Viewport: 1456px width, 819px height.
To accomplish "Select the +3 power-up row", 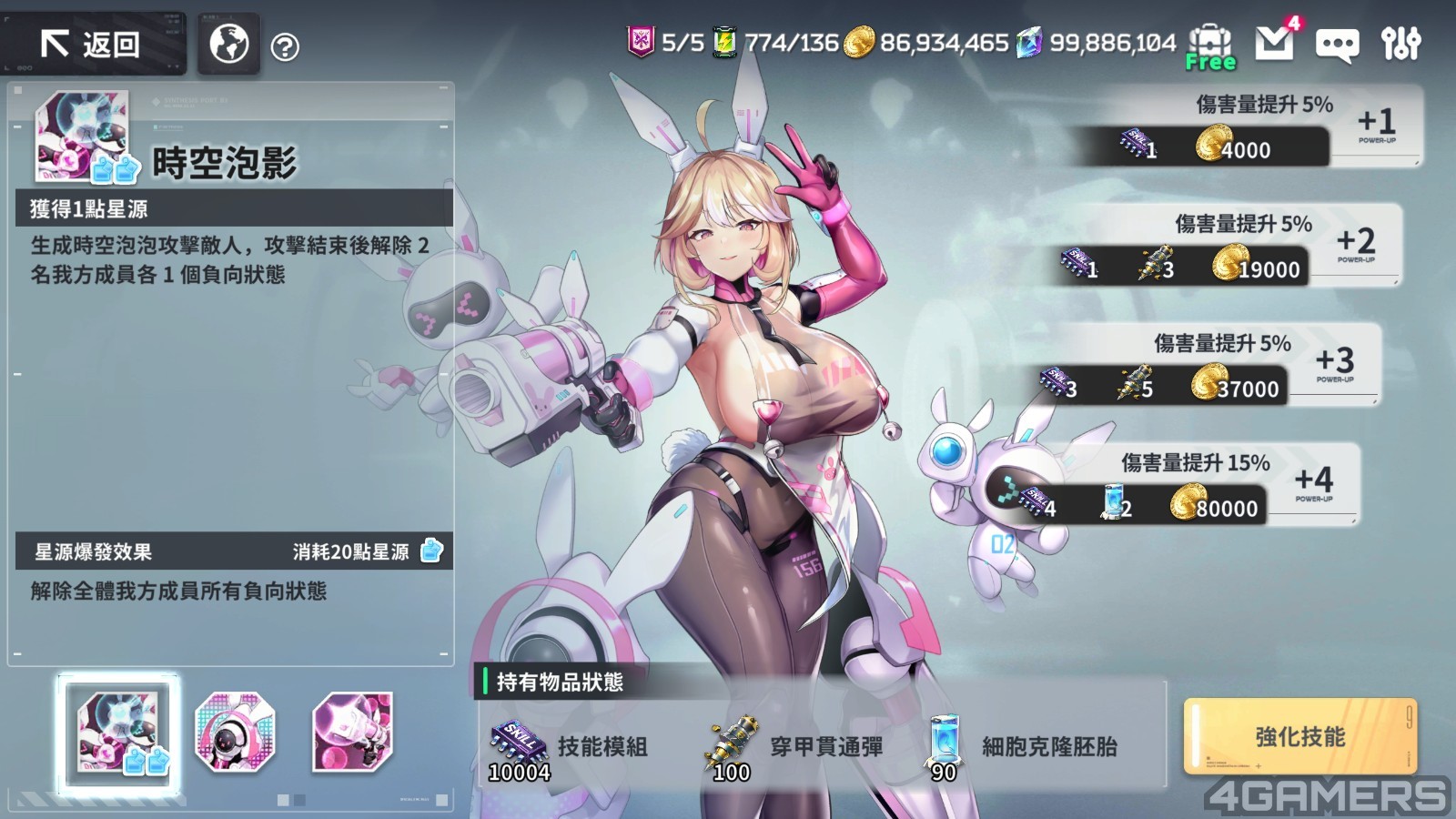I will point(1208,365).
